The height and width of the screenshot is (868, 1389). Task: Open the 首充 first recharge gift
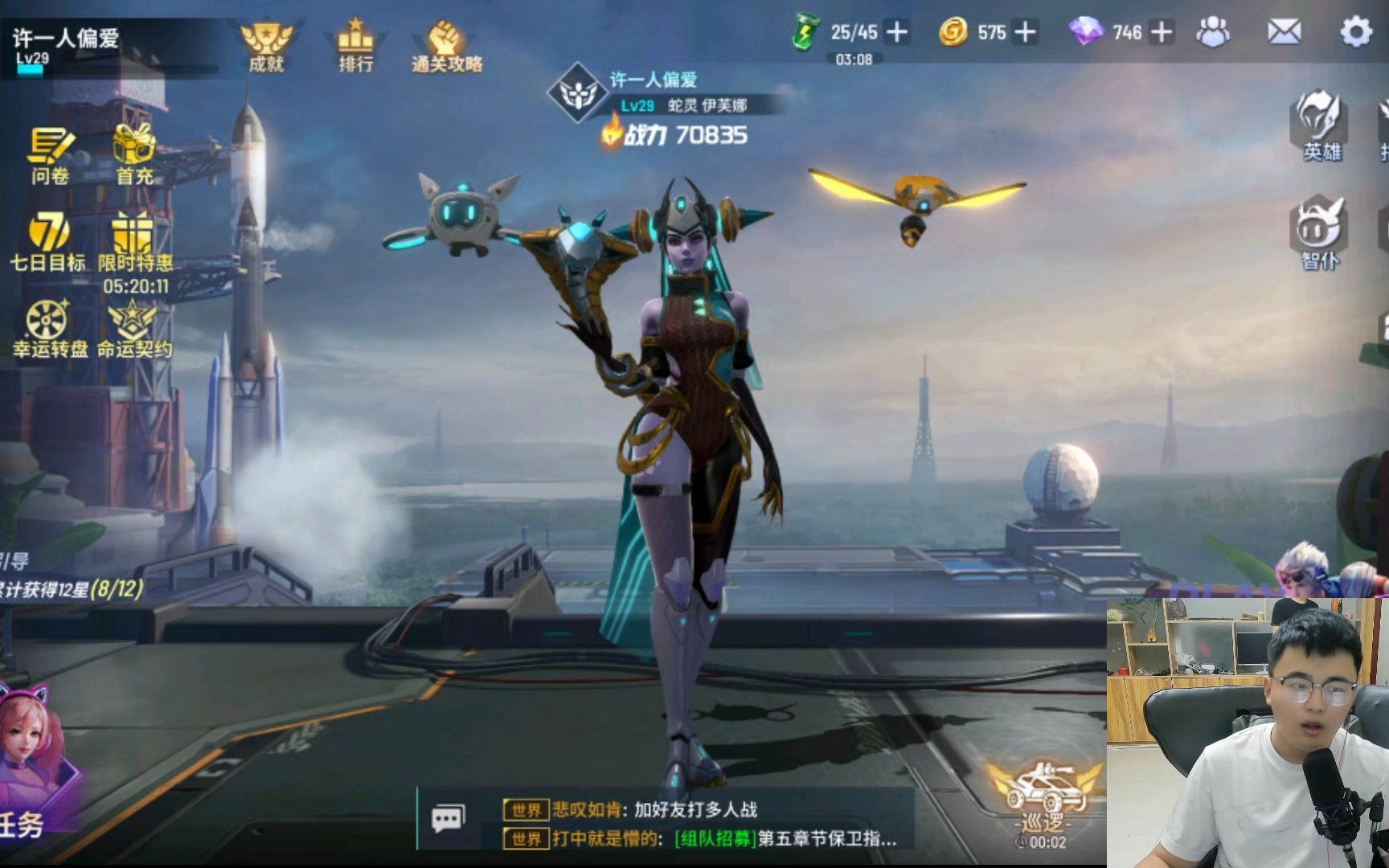[134, 153]
